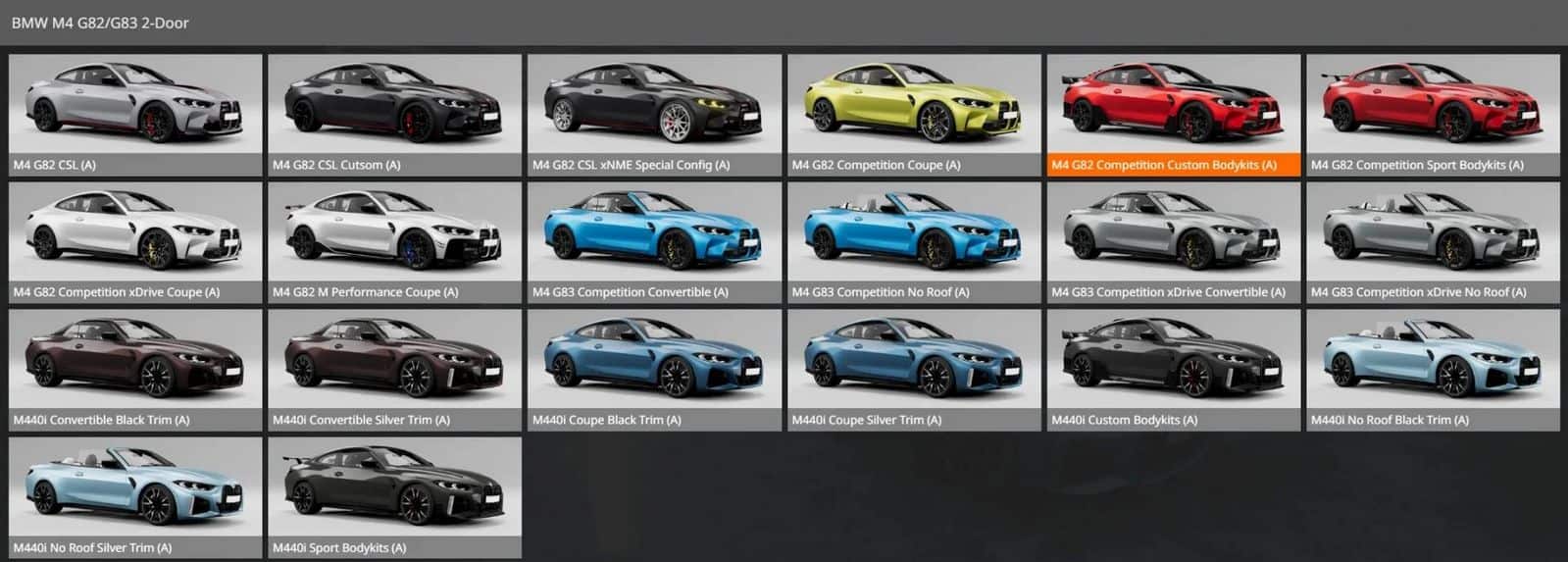Pick the M4 G82 M Performance Coupe

pyautogui.click(x=394, y=241)
